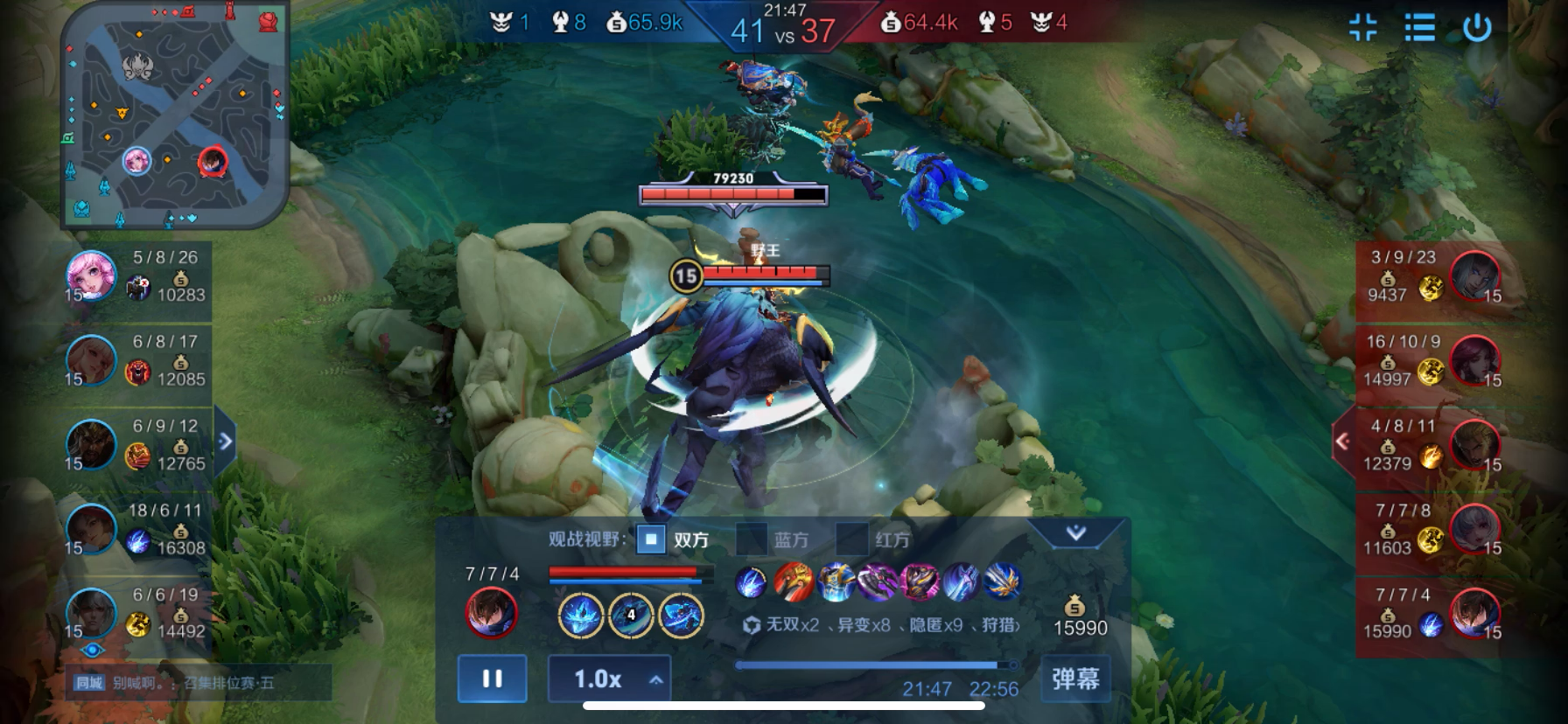
Task: Open the minimap
Action: click(x=174, y=114)
